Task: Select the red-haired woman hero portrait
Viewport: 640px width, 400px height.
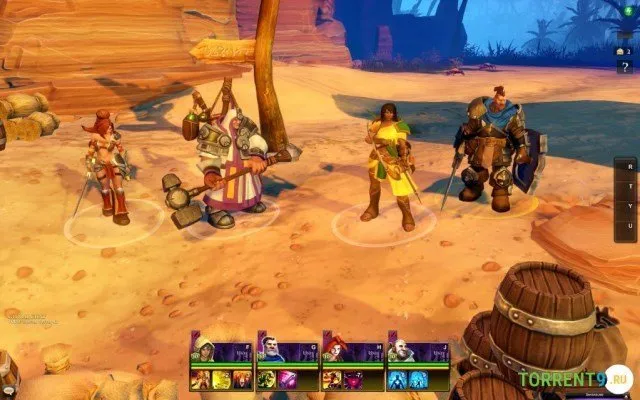Action: 333,350
